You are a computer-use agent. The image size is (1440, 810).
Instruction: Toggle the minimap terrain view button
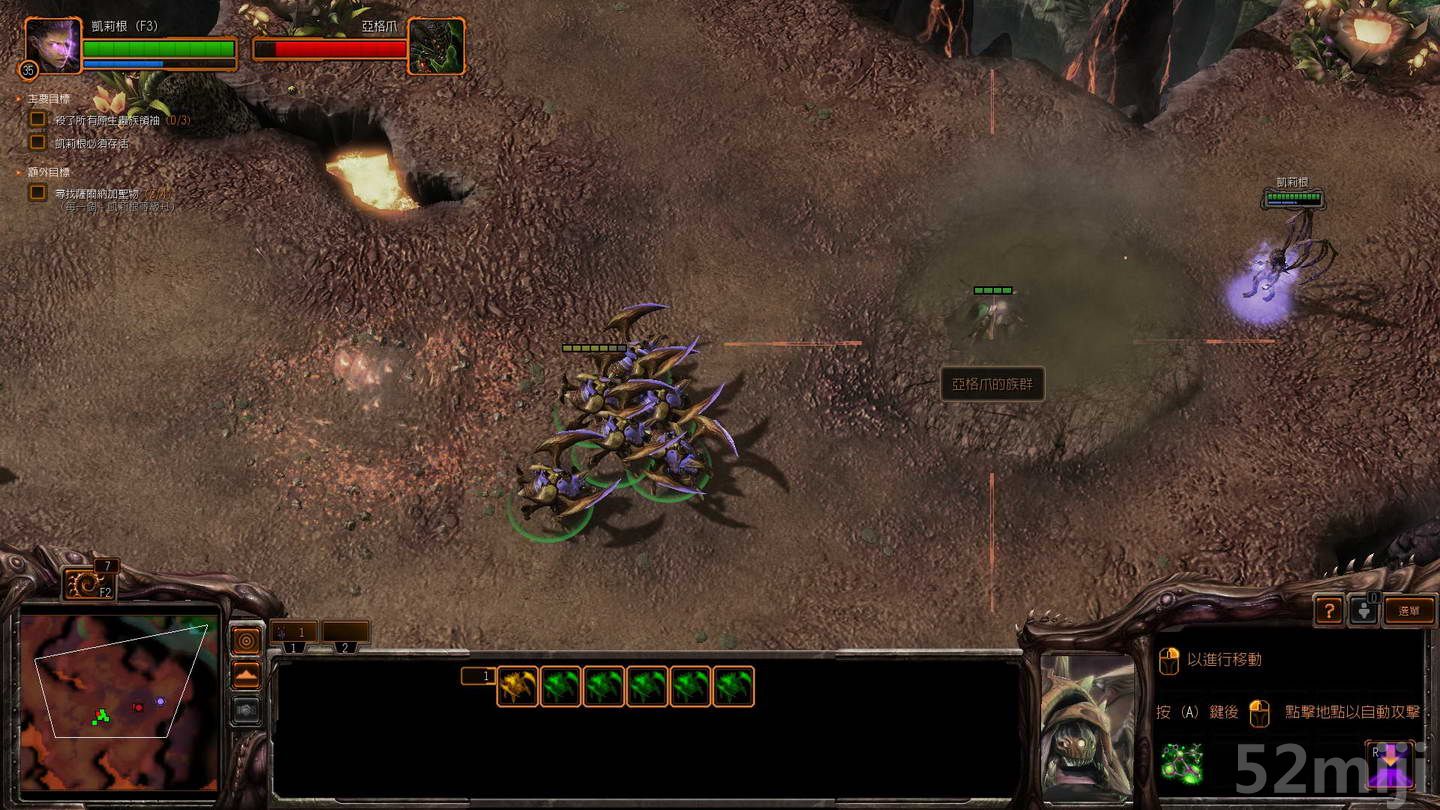pos(245,674)
